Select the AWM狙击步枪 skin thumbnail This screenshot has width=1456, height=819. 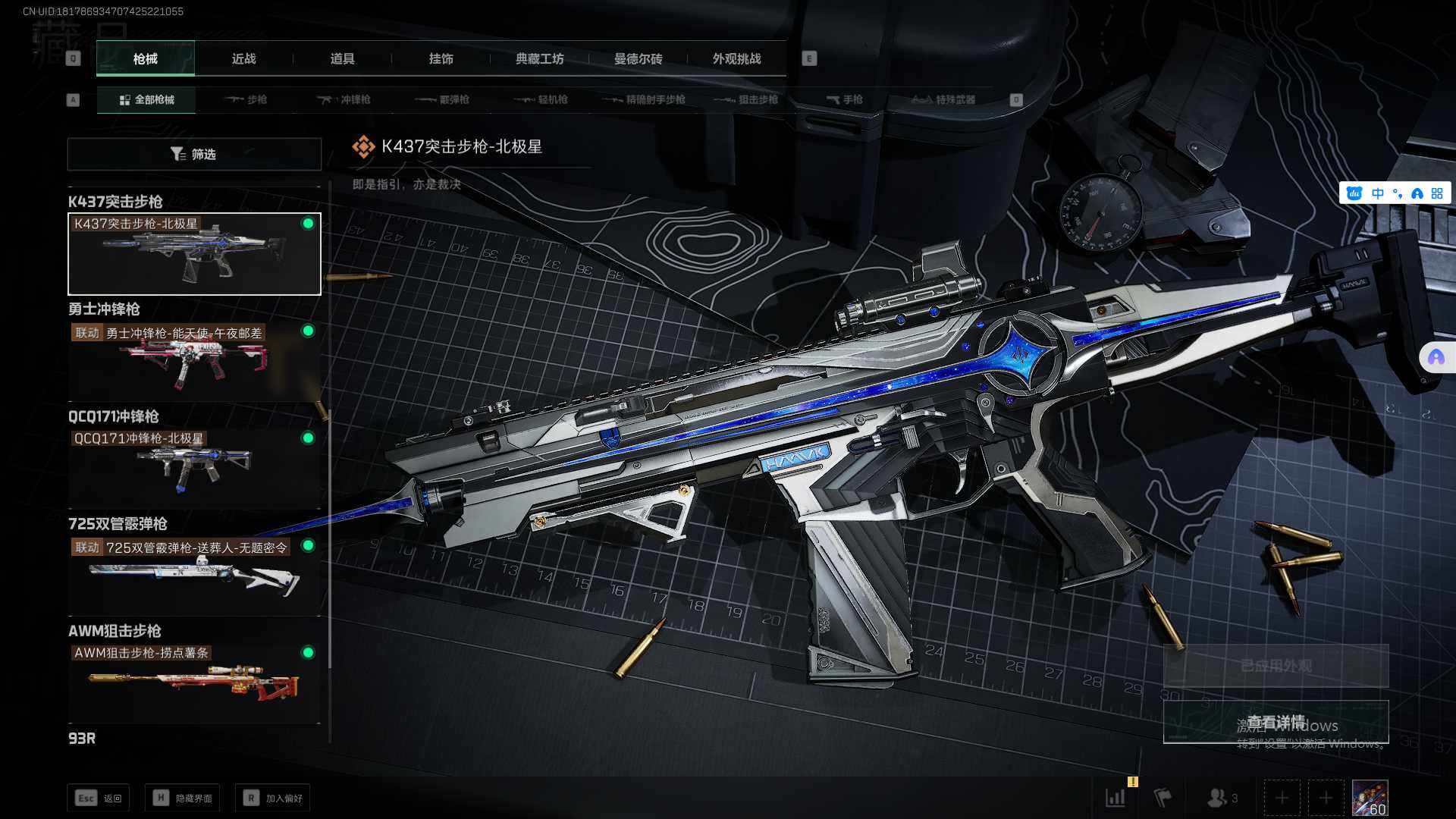[x=194, y=682]
